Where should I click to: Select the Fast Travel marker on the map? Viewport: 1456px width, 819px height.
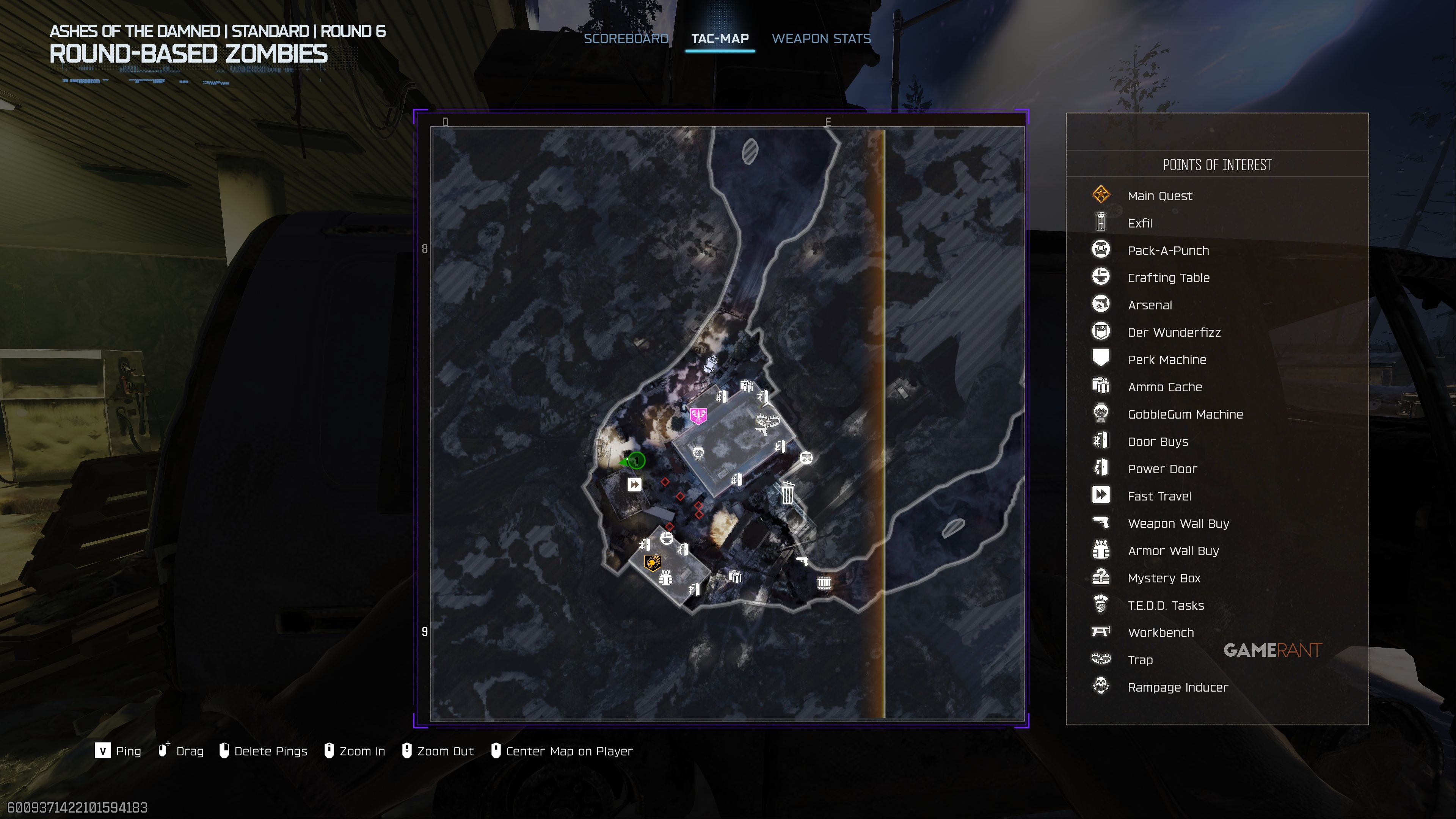coord(634,485)
